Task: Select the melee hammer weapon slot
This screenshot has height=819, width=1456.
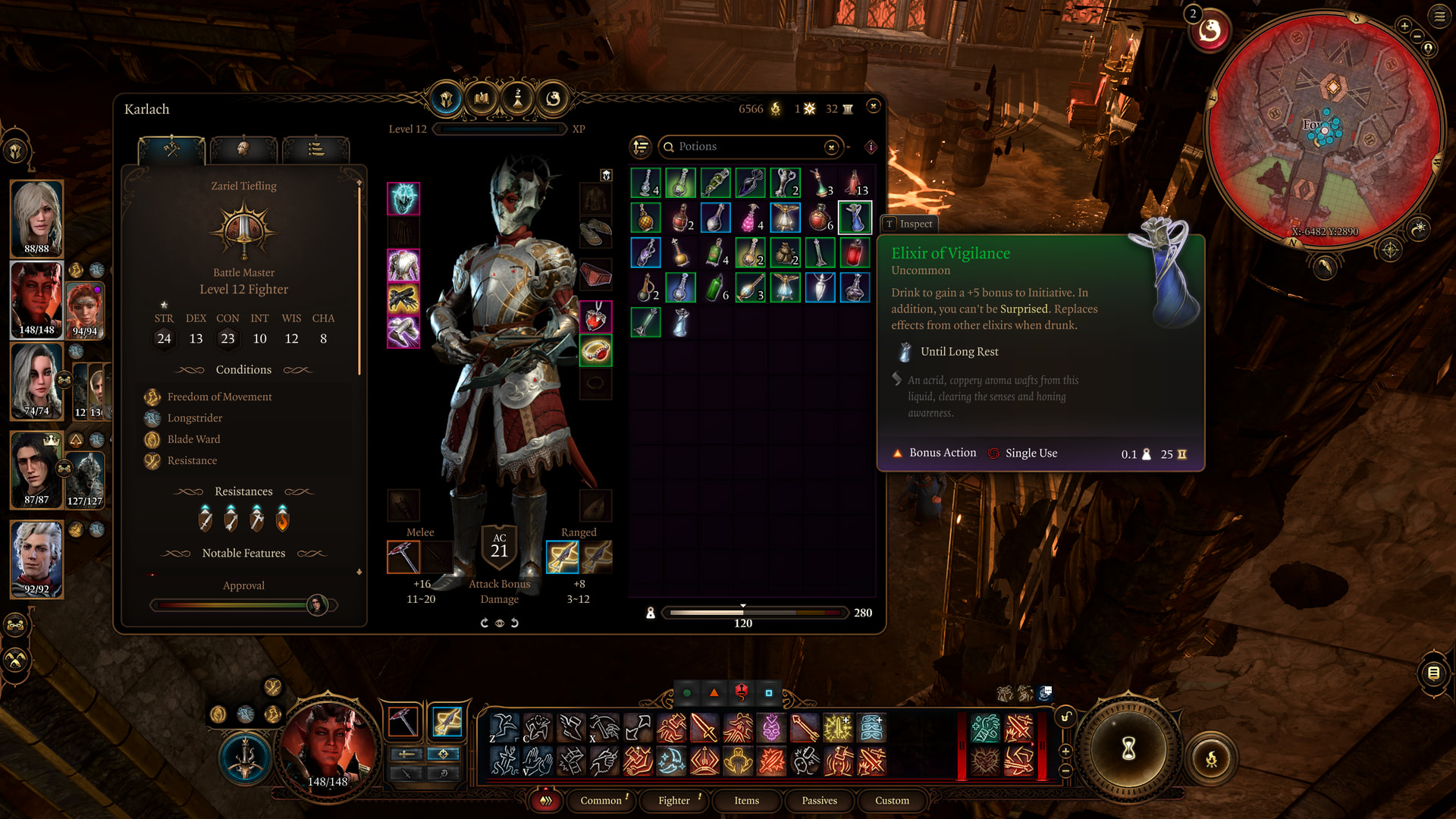Action: 403,557
